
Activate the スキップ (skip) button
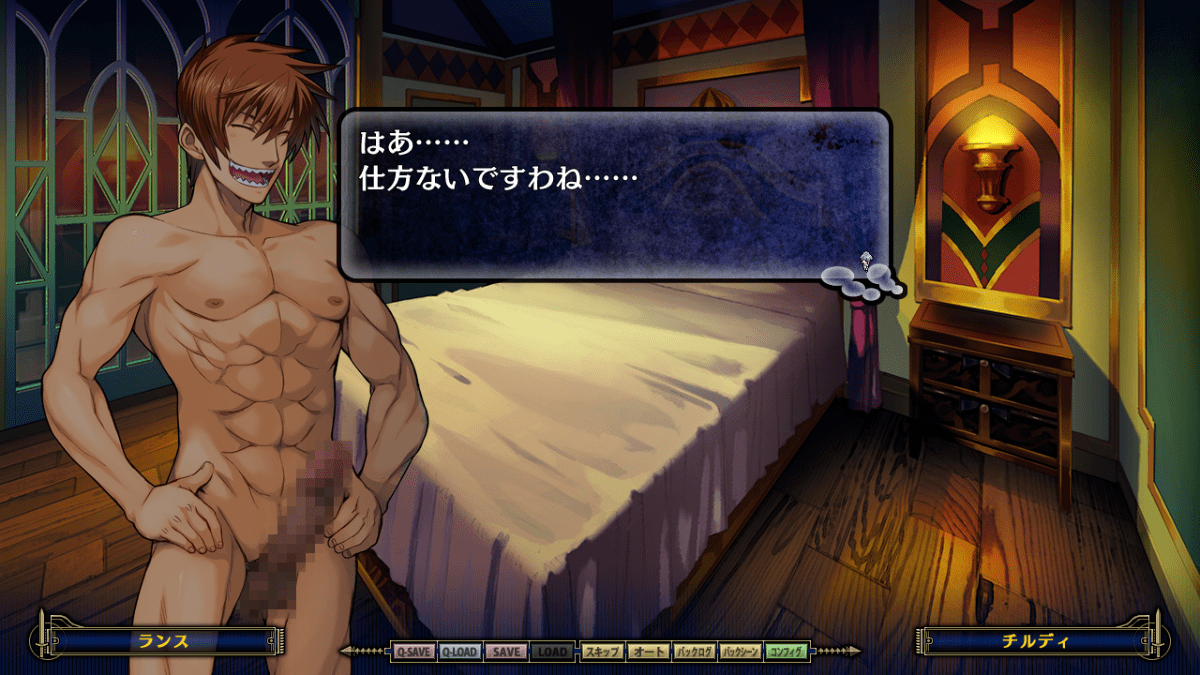[602, 652]
